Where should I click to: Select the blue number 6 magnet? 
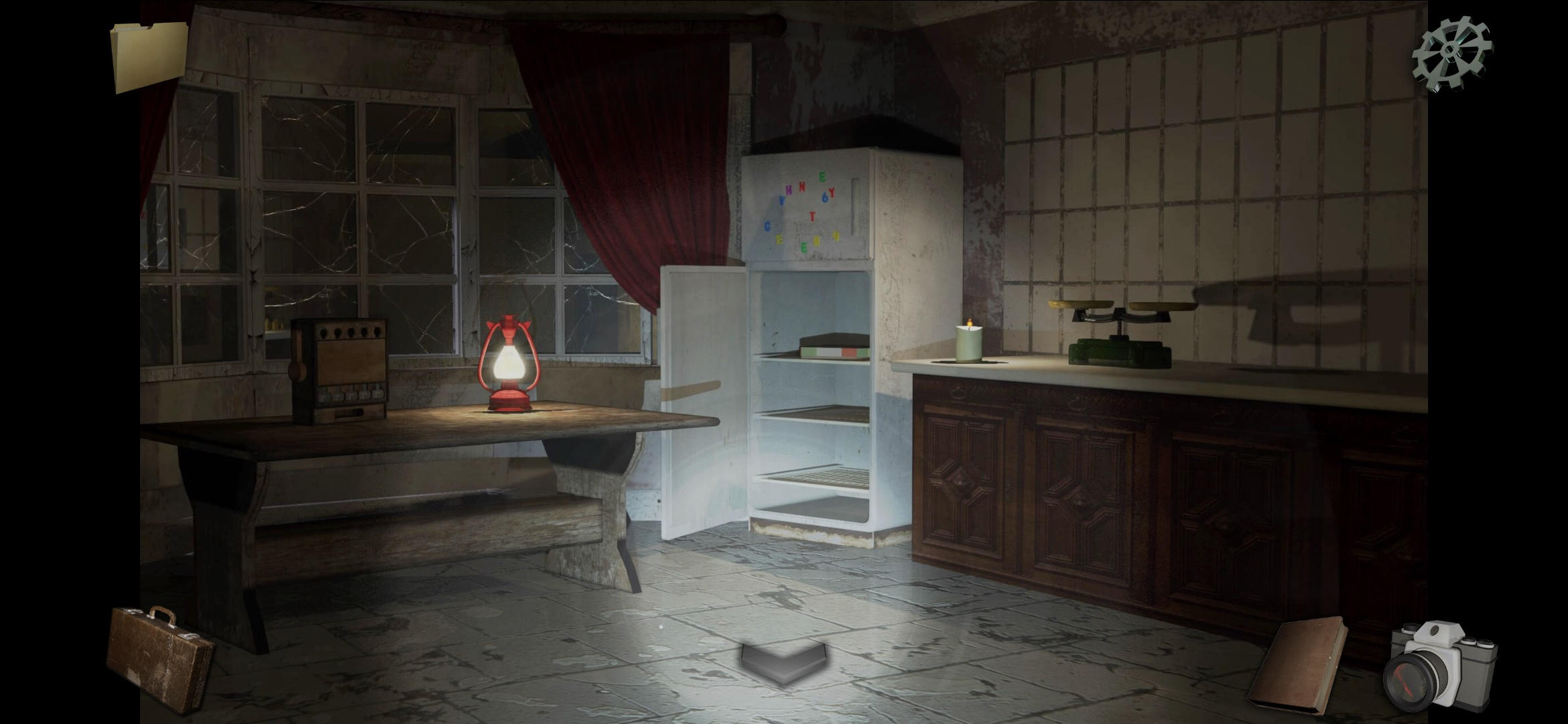[825, 199]
